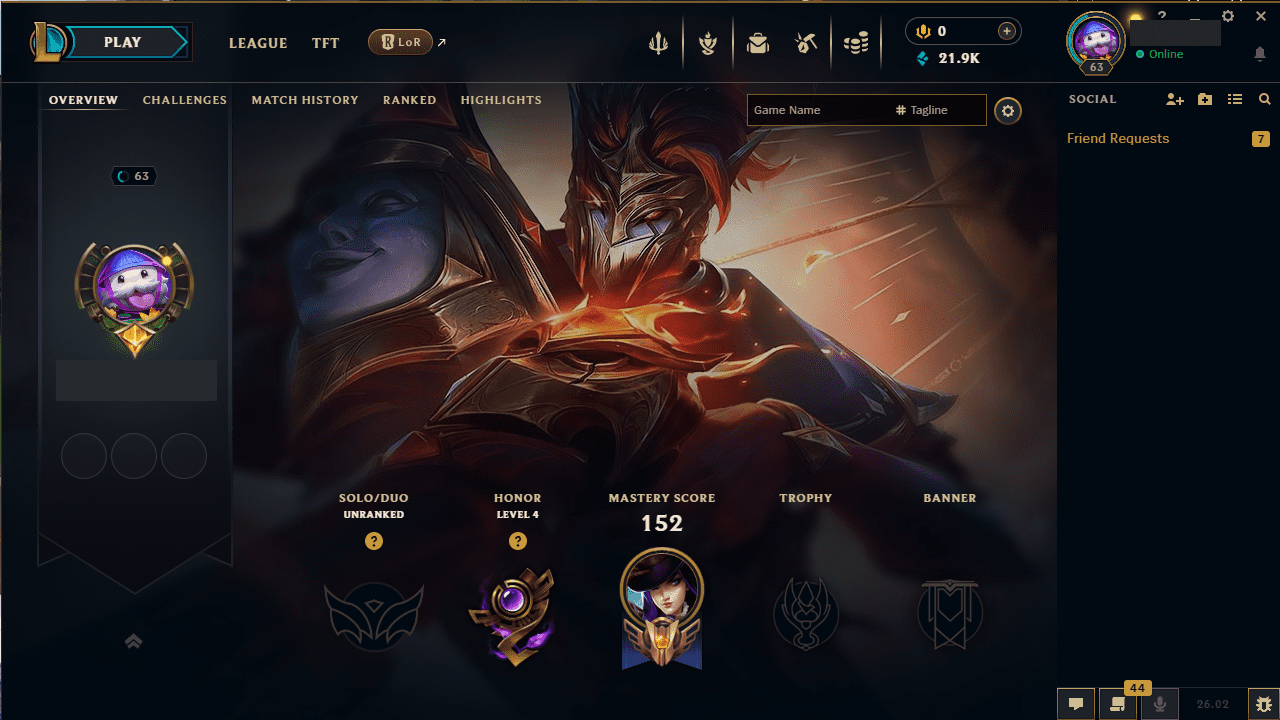The width and height of the screenshot is (1280, 720).
Task: Open the Store with the coins icon
Action: point(856,42)
